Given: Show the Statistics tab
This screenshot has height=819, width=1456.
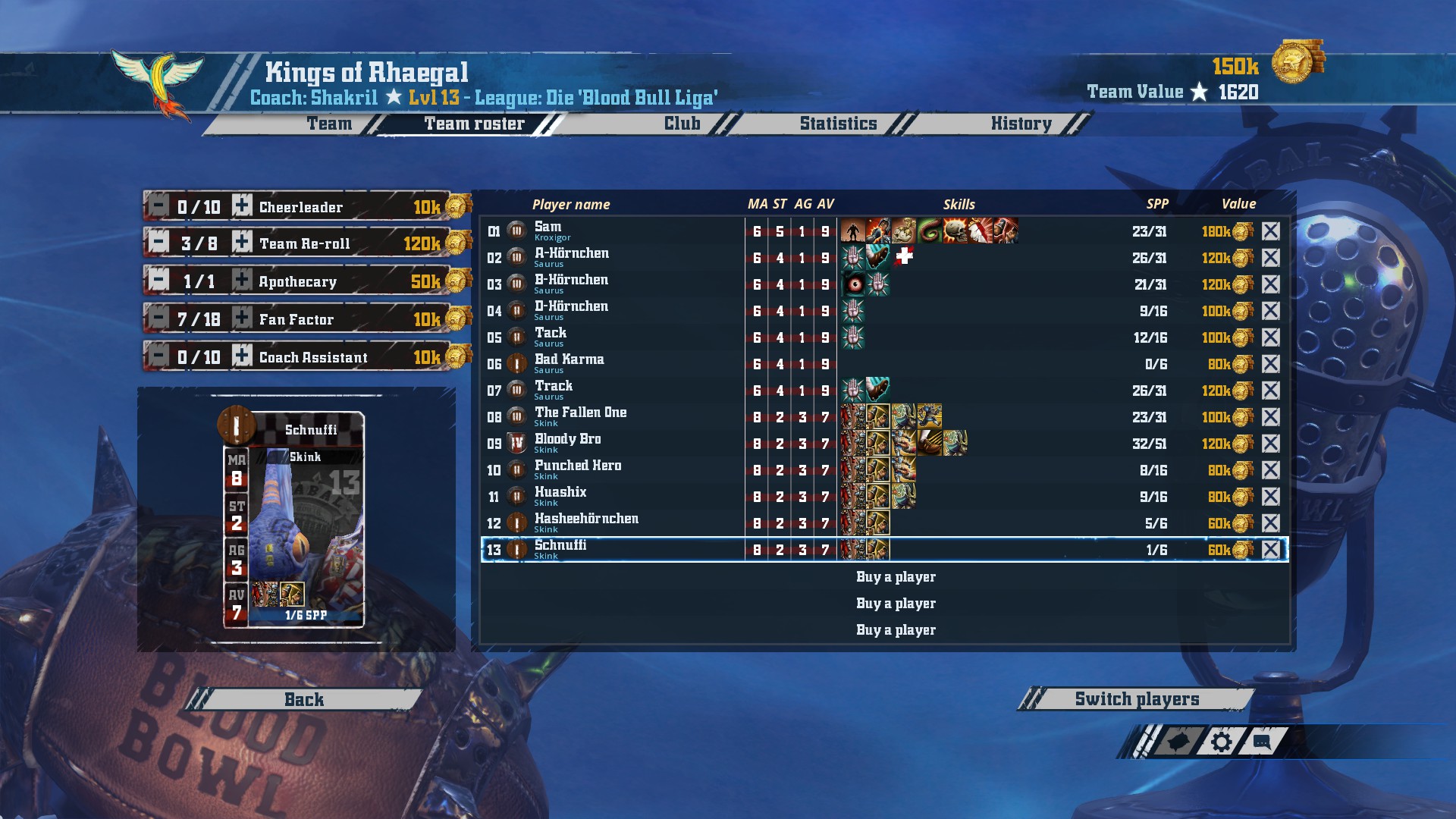Looking at the screenshot, I should [x=838, y=124].
